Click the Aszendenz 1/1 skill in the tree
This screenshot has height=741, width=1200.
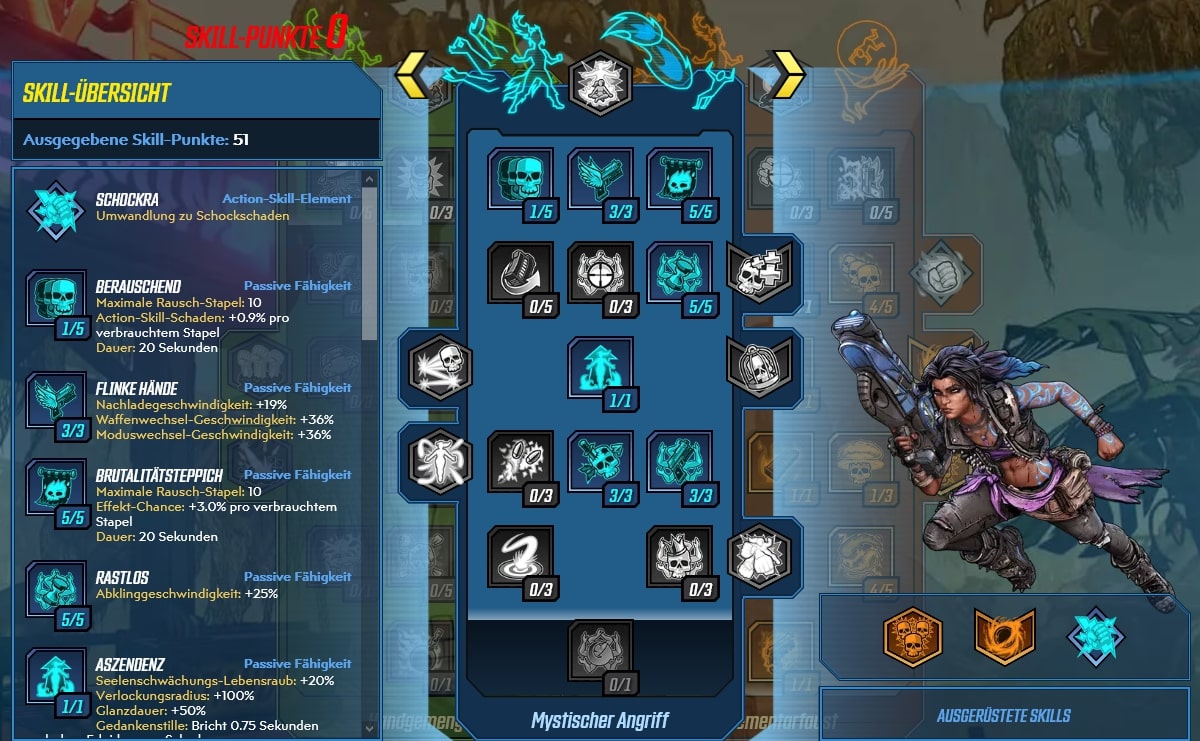pos(600,365)
